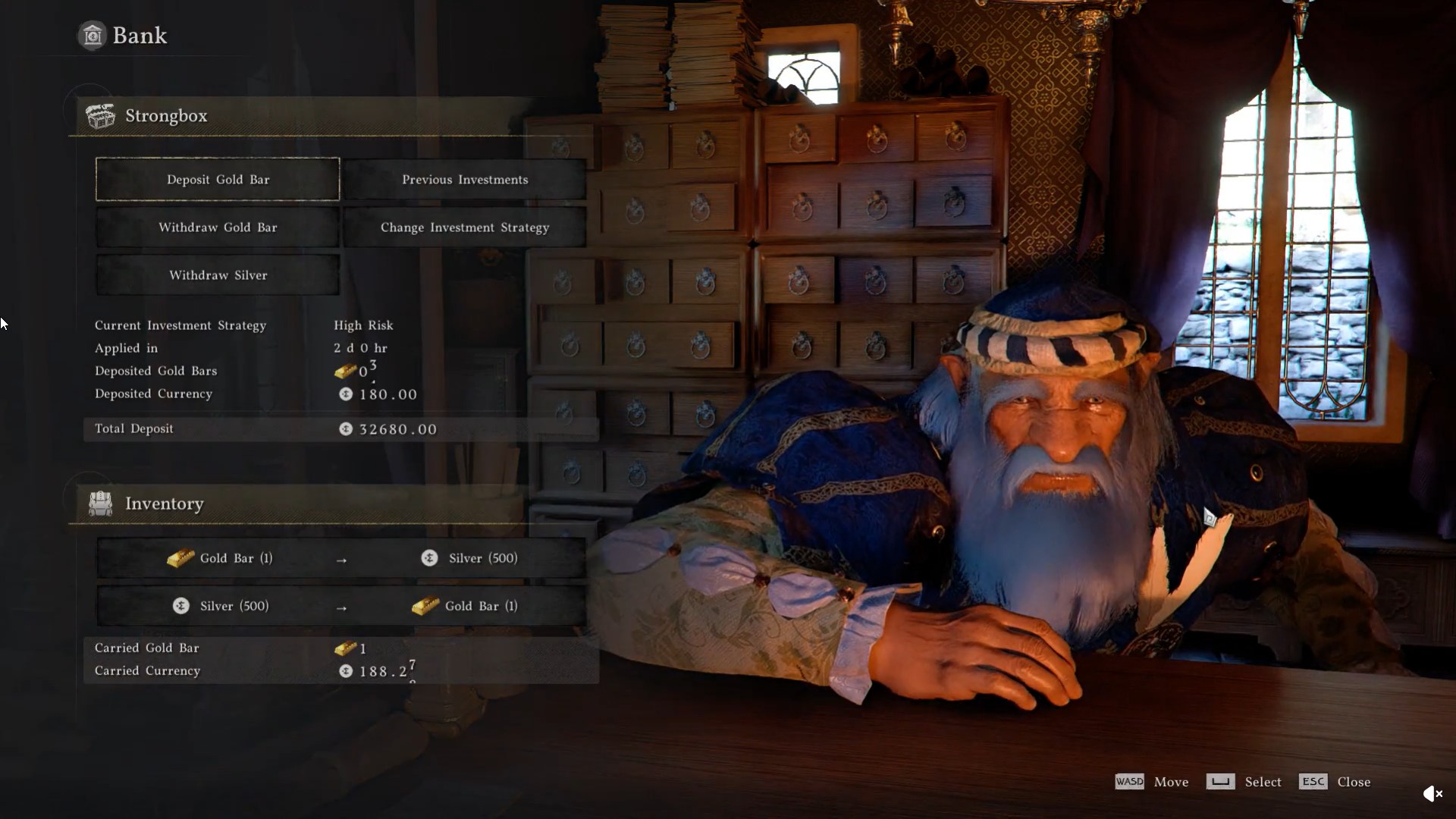This screenshot has height=819, width=1456.
Task: Choose Withdraw Gold Bar
Action: coord(218,227)
